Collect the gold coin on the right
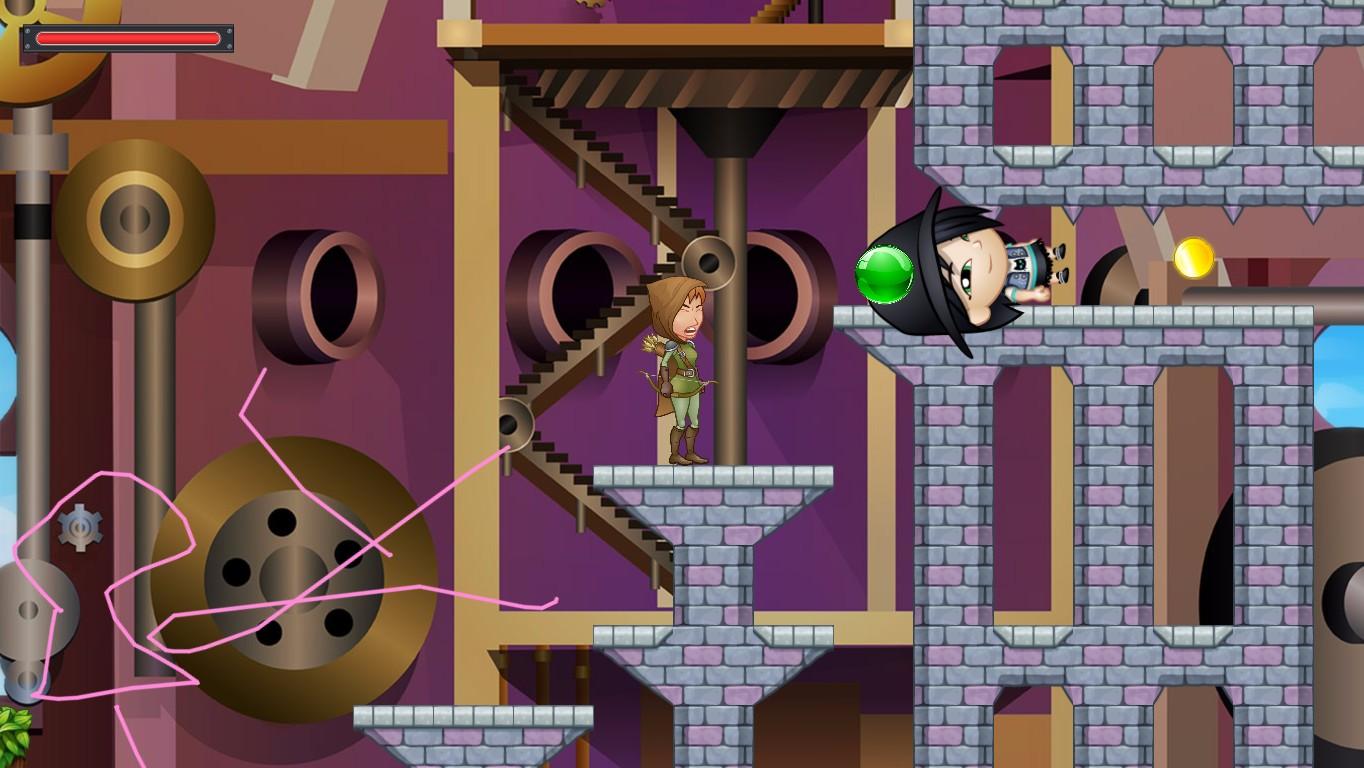The height and width of the screenshot is (768, 1364). pyautogui.click(x=1193, y=257)
